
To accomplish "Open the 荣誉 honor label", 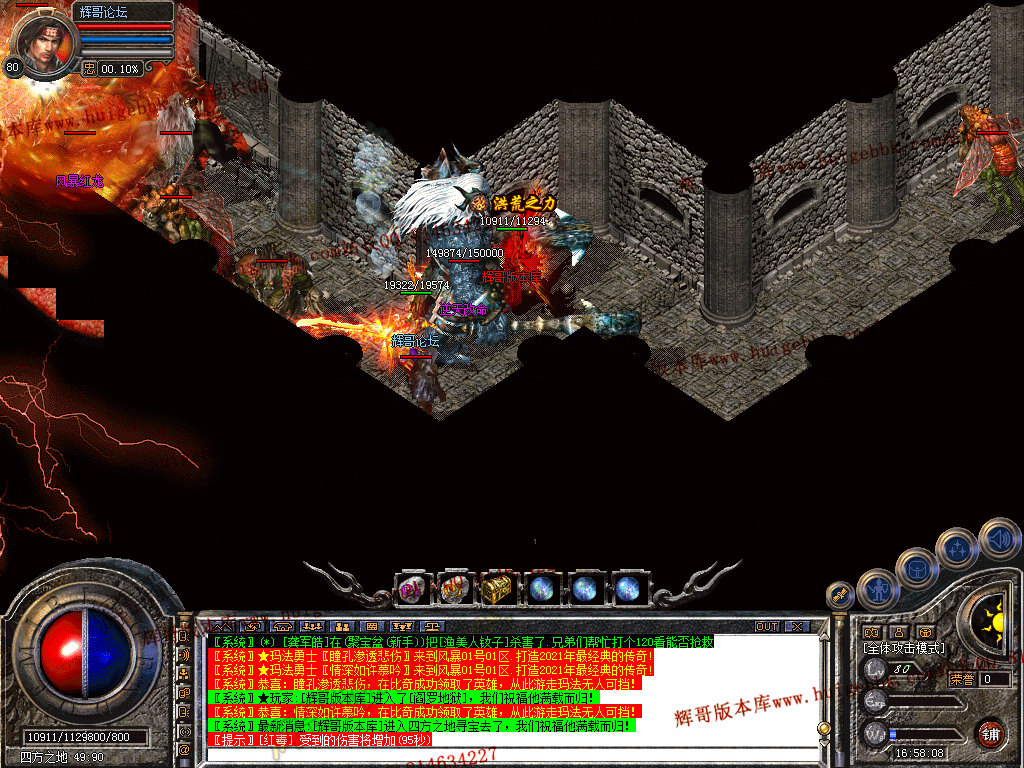I will click(x=960, y=679).
